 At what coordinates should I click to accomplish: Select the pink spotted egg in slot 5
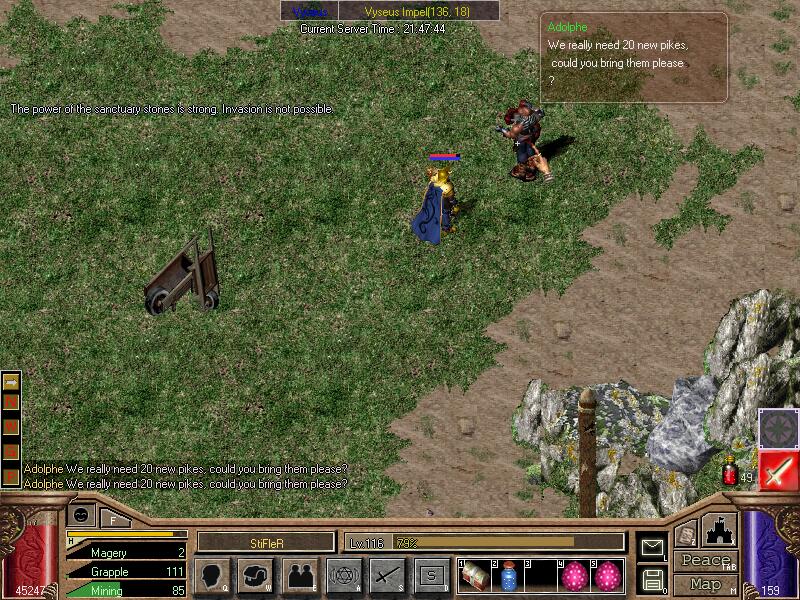click(x=609, y=575)
